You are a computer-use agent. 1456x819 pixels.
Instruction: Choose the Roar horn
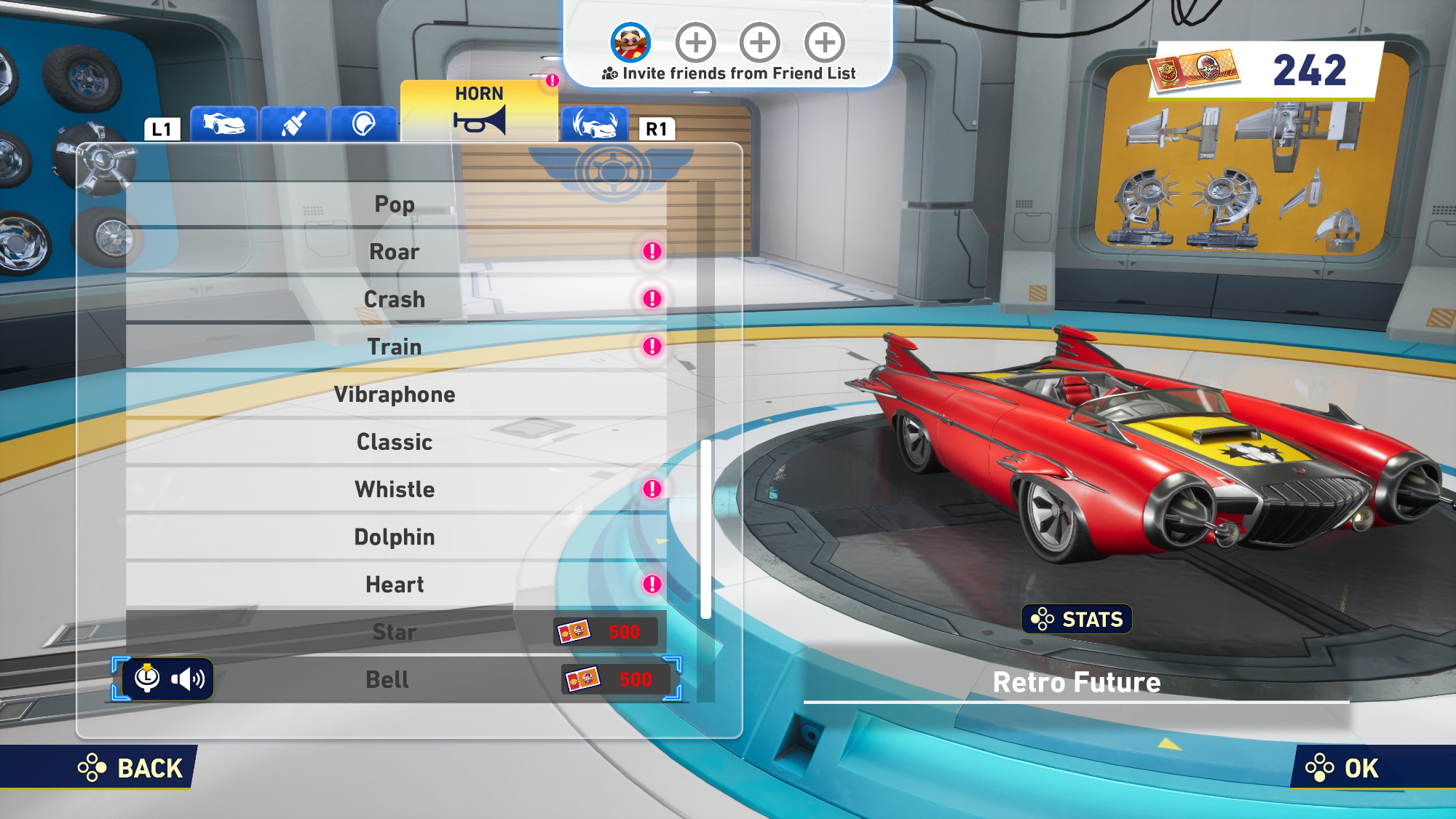(x=395, y=252)
